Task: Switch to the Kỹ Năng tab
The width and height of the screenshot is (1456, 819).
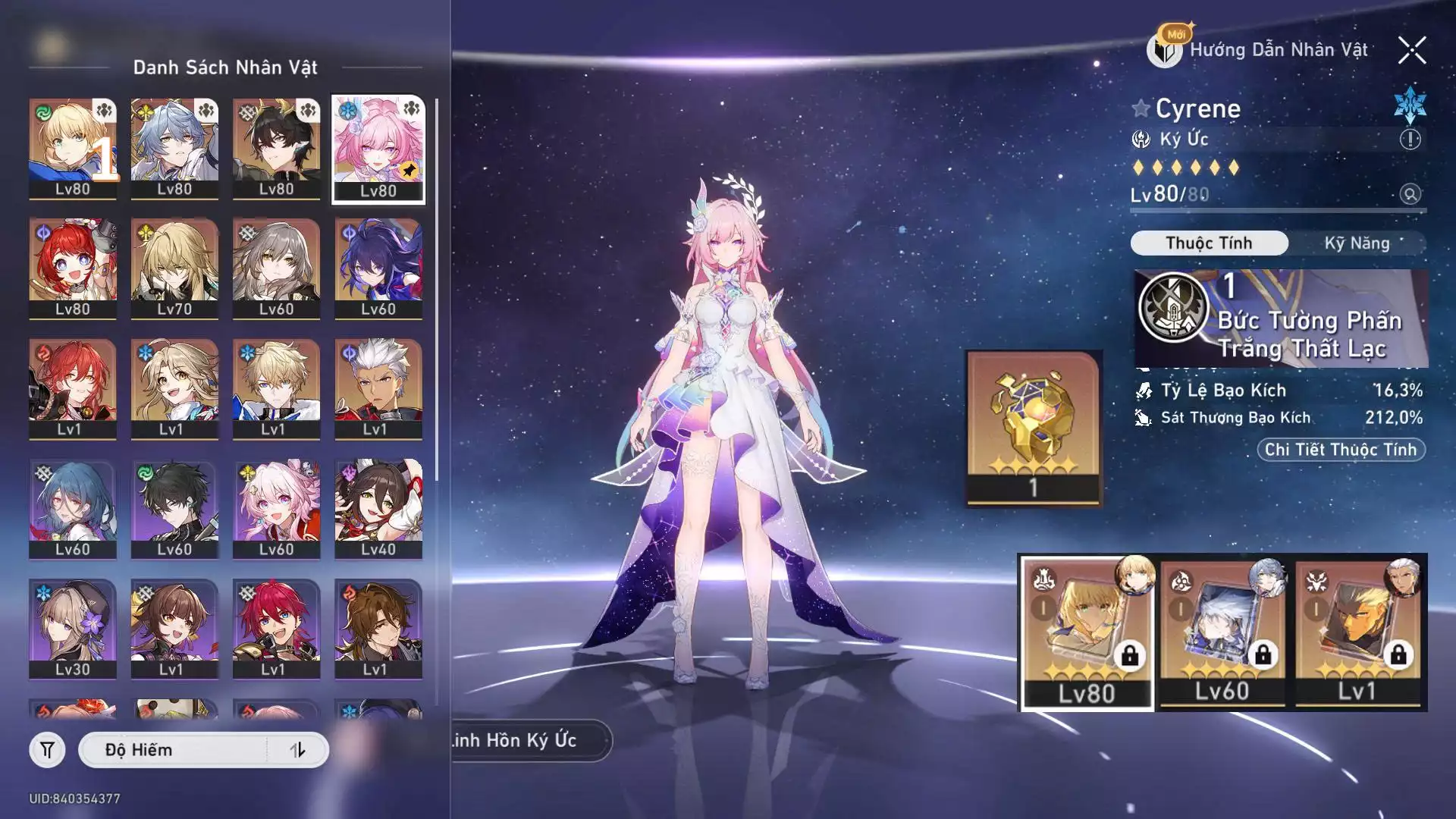Action: (x=1357, y=243)
